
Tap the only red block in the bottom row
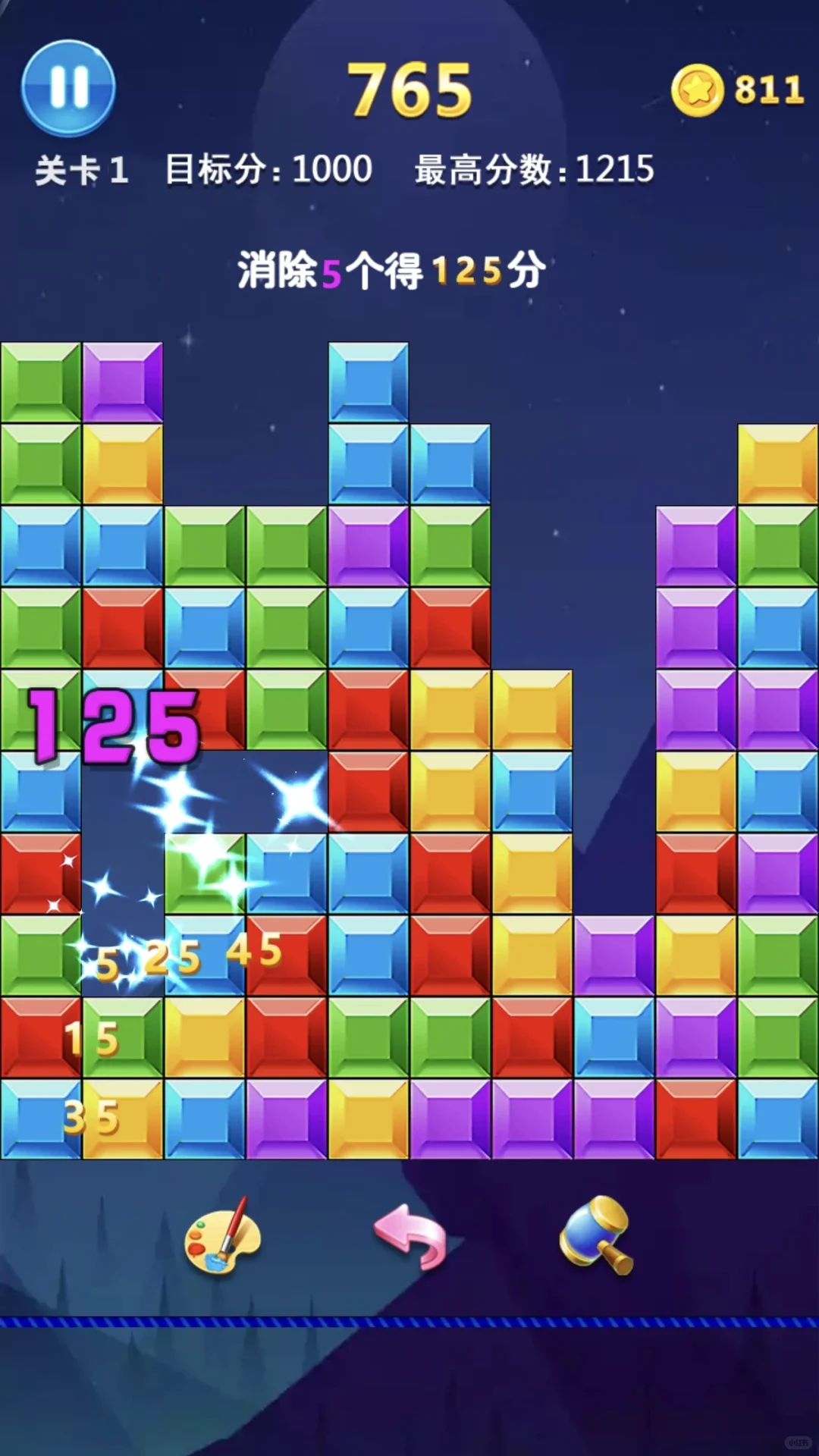coord(696,1119)
